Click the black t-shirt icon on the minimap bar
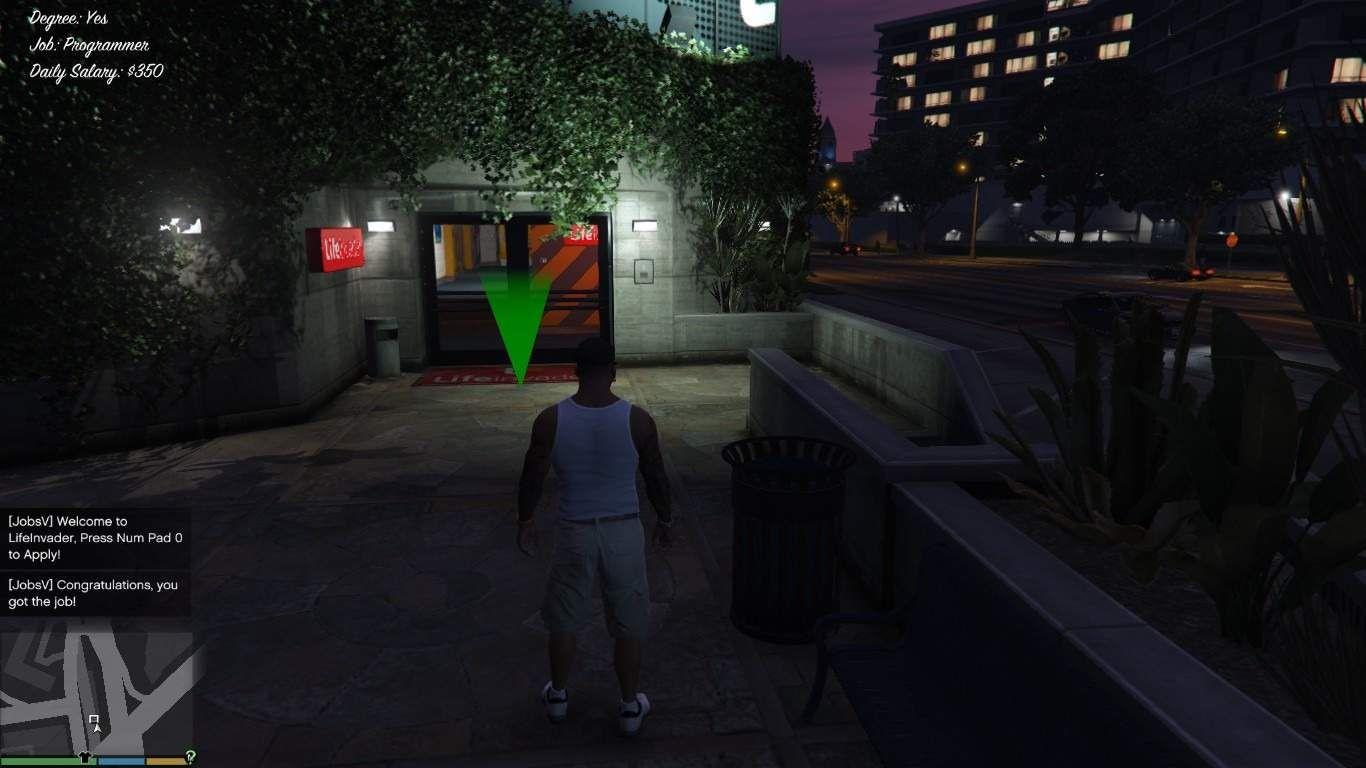 [x=85, y=757]
